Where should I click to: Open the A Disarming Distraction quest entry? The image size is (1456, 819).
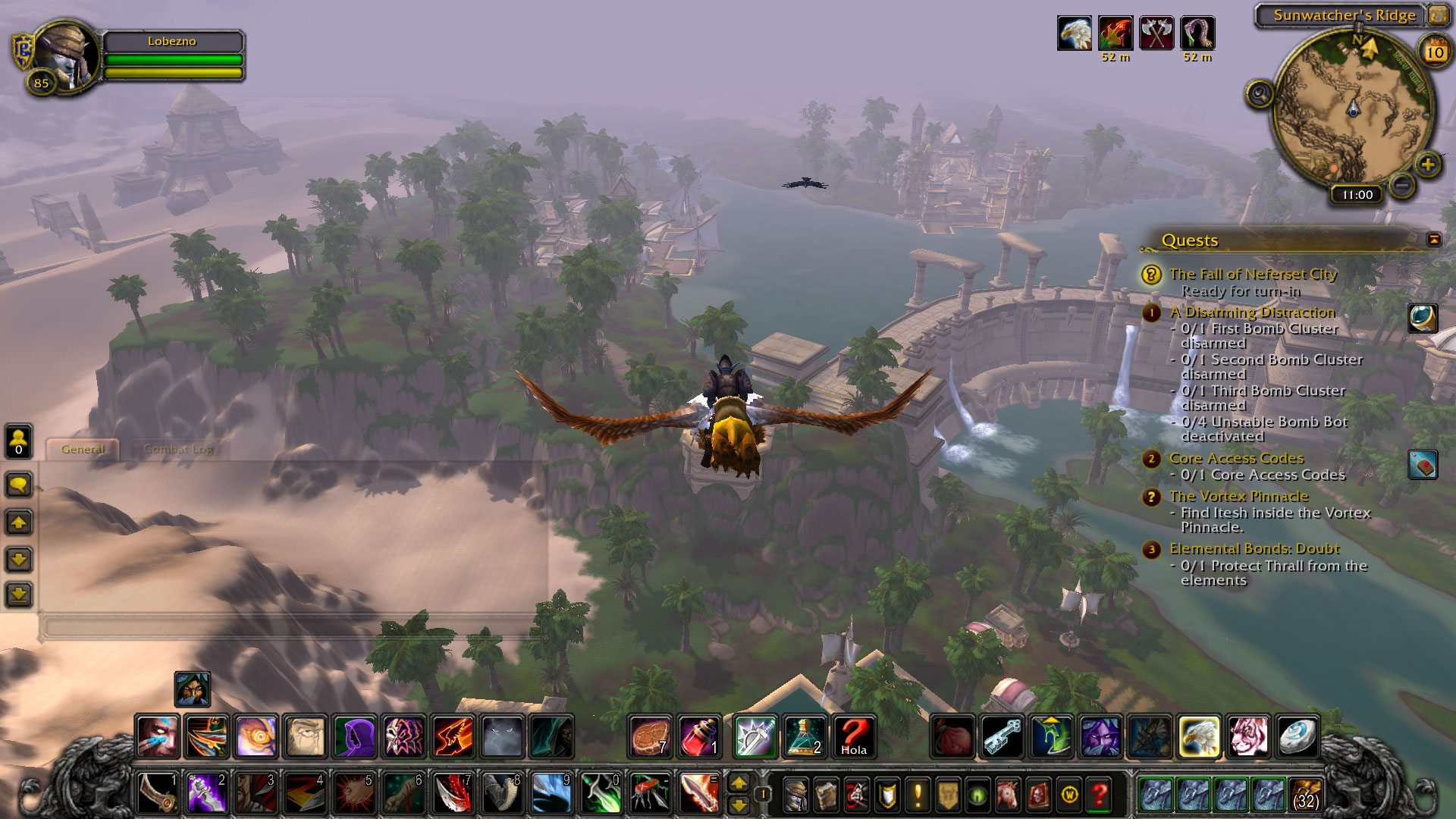[1251, 312]
